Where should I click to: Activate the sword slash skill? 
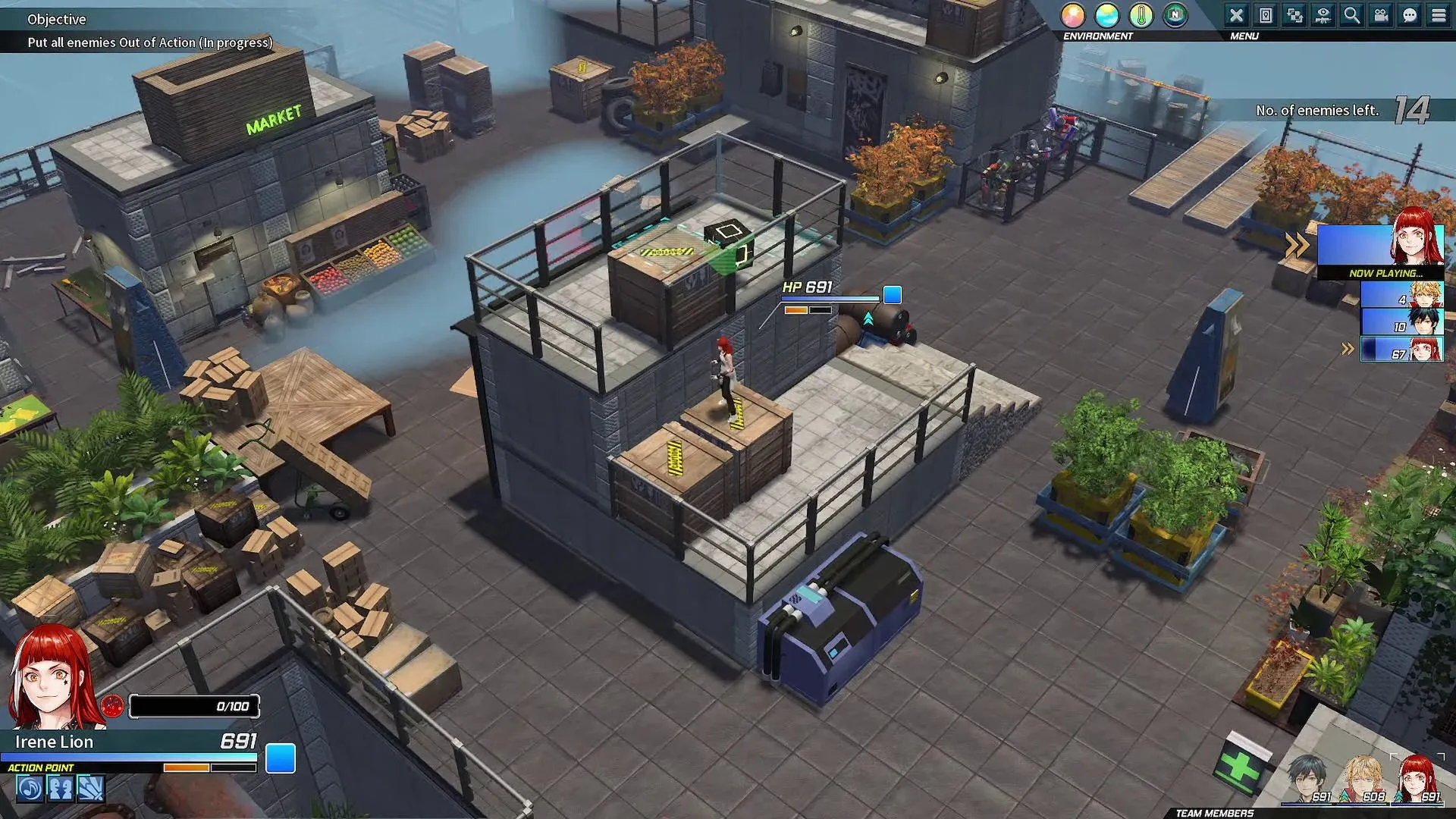90,789
